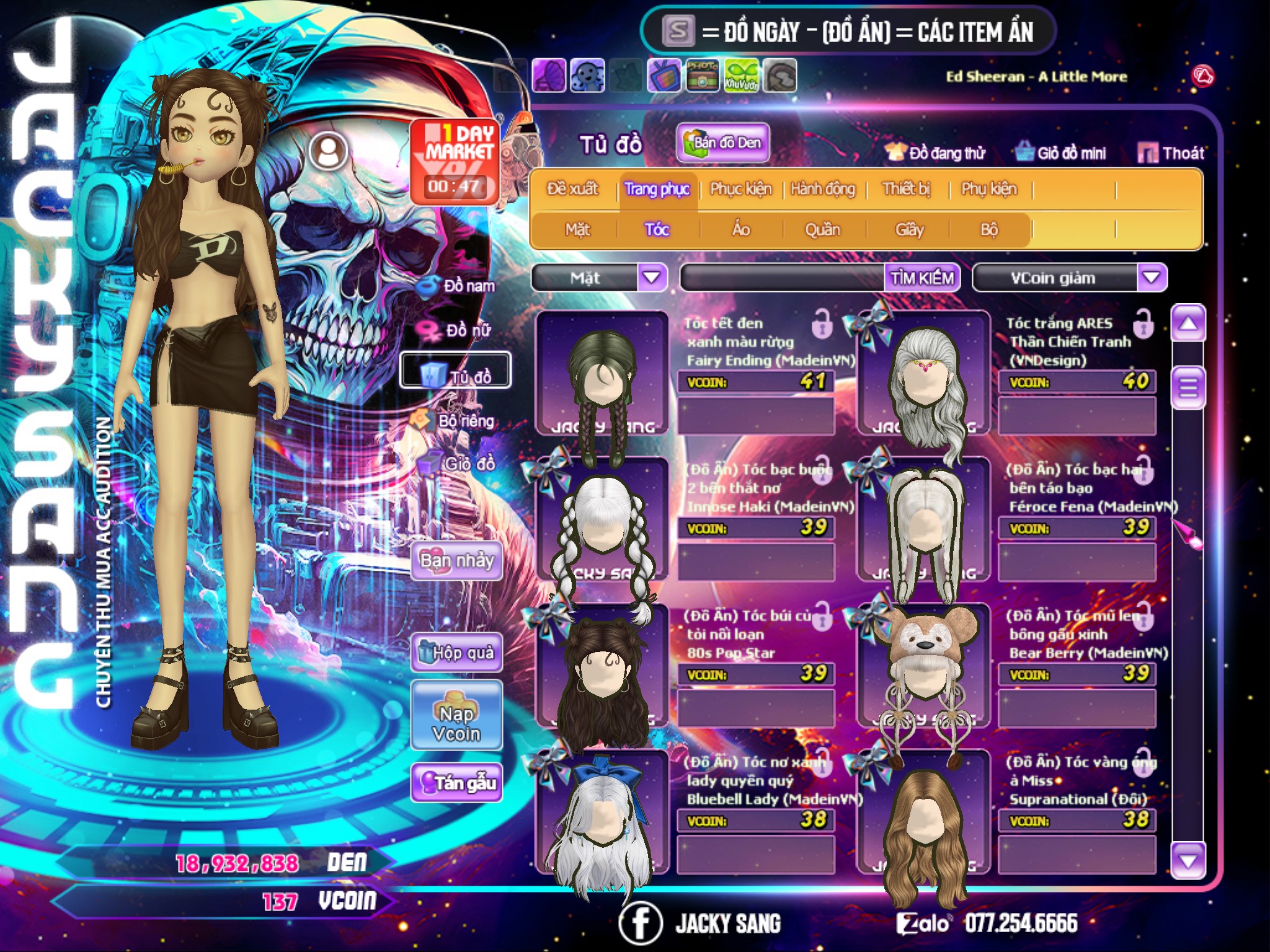Switch to the Giày sub-category
The height and width of the screenshot is (952, 1270).
(x=909, y=230)
